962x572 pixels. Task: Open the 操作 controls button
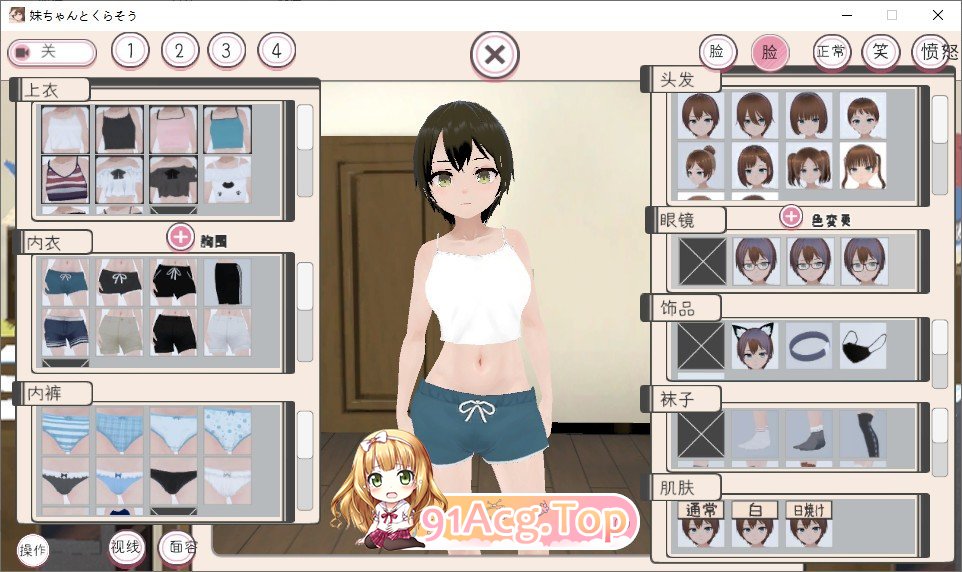(33, 550)
